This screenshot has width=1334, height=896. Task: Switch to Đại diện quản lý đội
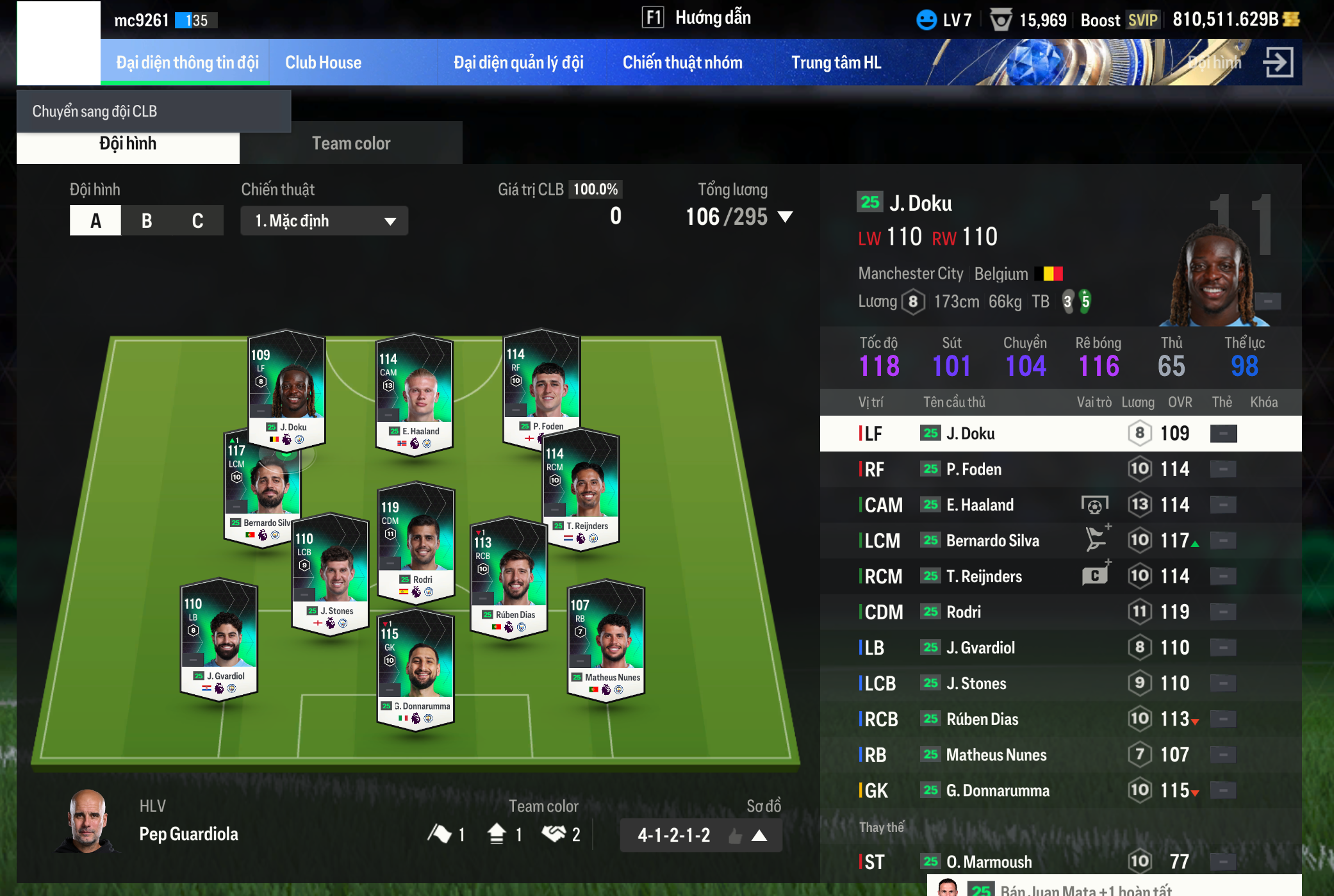(518, 63)
